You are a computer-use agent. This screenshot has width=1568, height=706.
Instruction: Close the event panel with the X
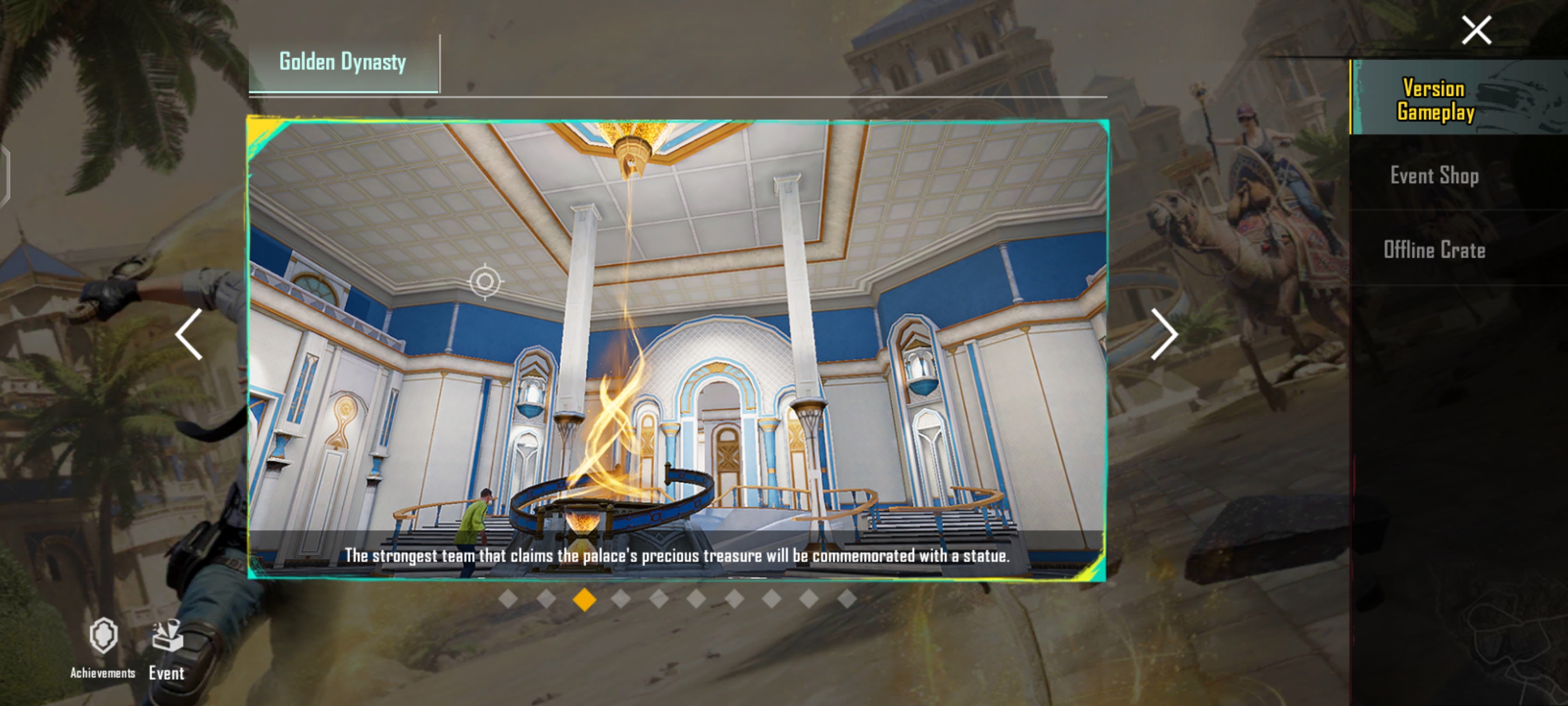point(1476,30)
